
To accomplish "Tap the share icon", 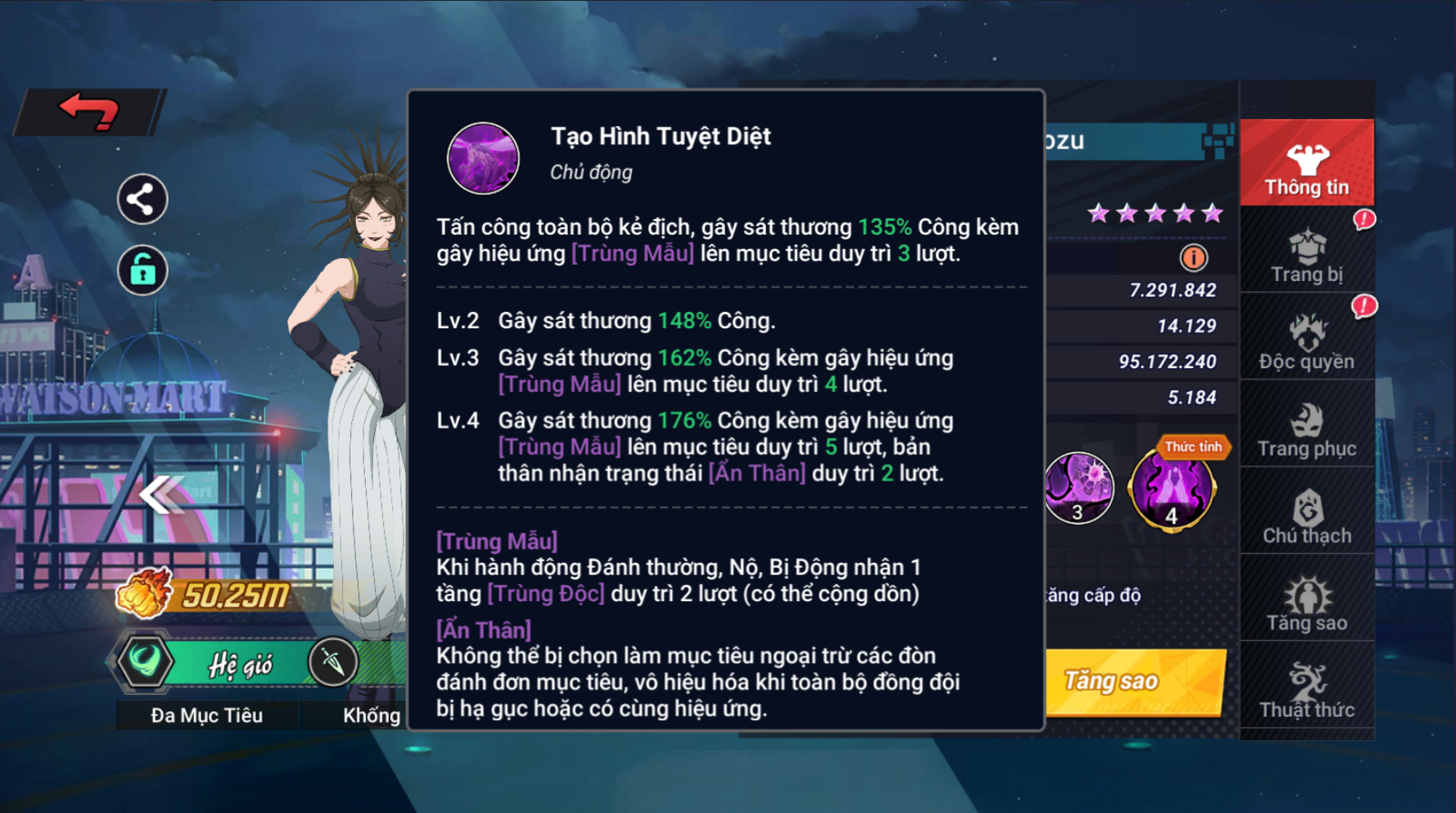I will [x=143, y=199].
